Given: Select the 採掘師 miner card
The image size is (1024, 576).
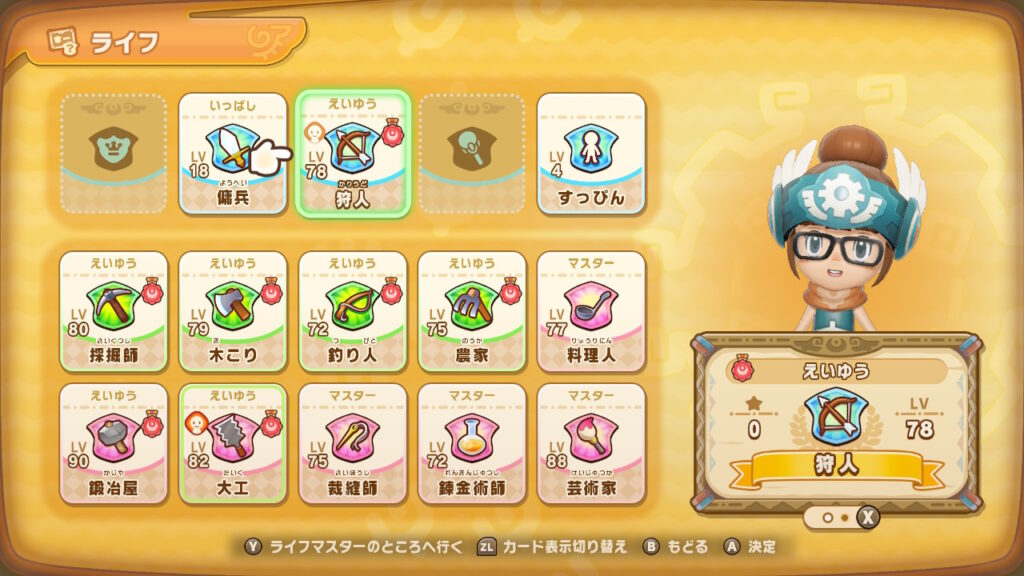Looking at the screenshot, I should pos(113,311).
